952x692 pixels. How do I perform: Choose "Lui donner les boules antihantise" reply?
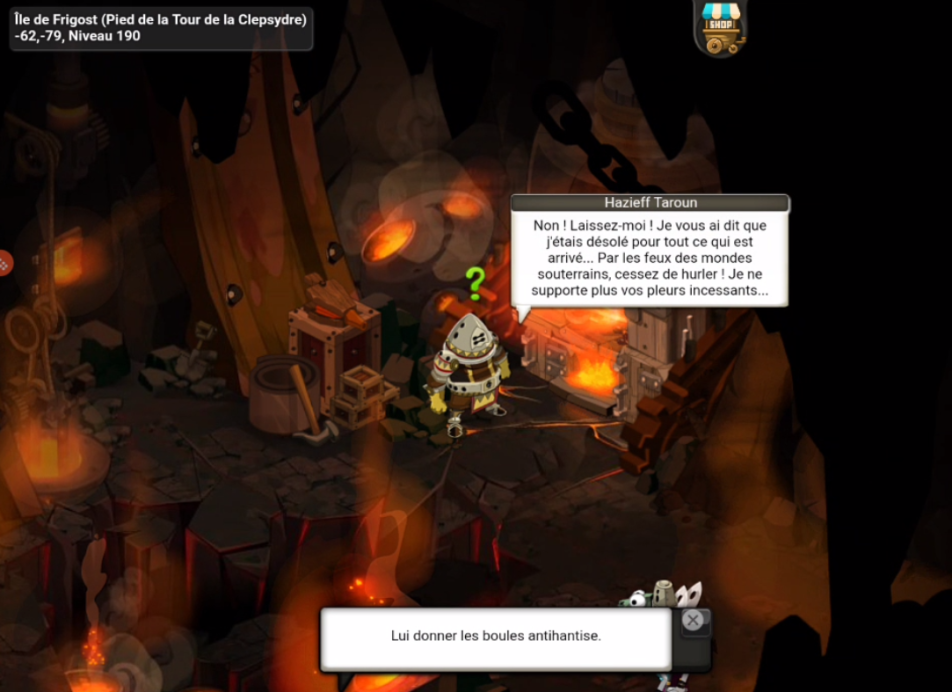pos(496,636)
